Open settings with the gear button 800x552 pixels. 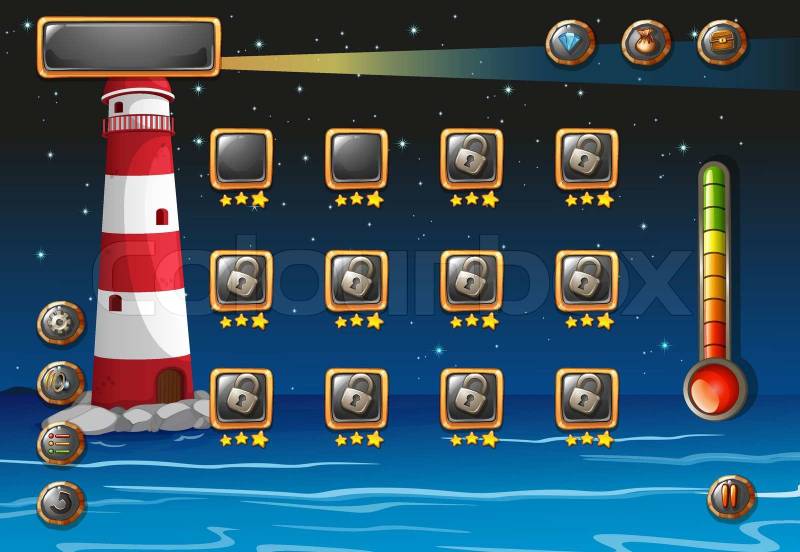(x=61, y=323)
